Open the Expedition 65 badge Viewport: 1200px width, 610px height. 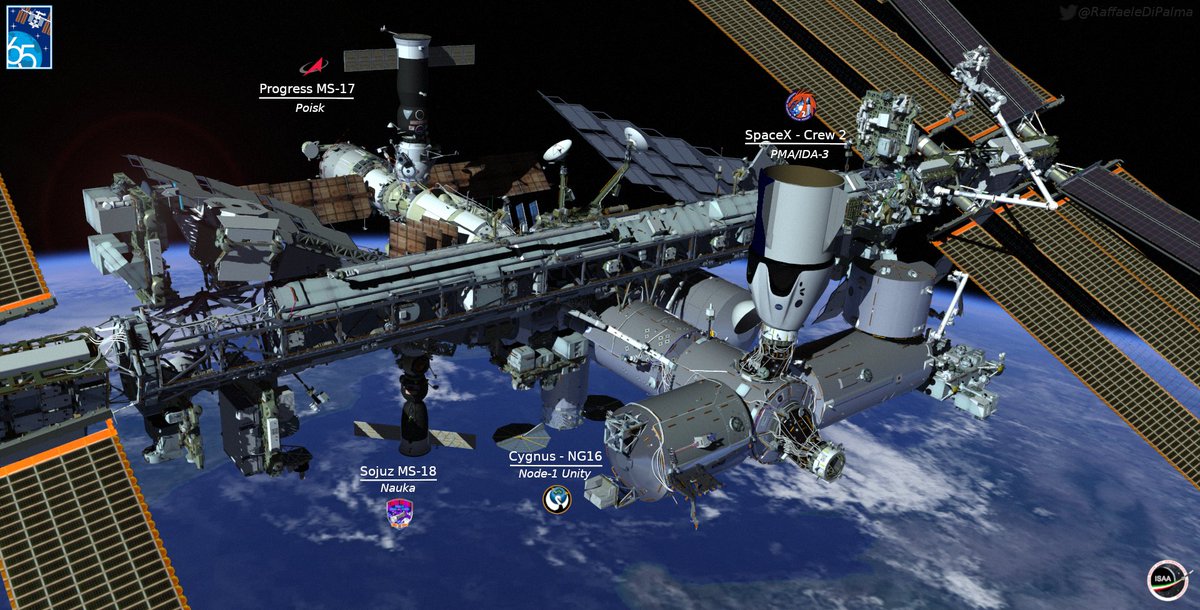[x=28, y=37]
